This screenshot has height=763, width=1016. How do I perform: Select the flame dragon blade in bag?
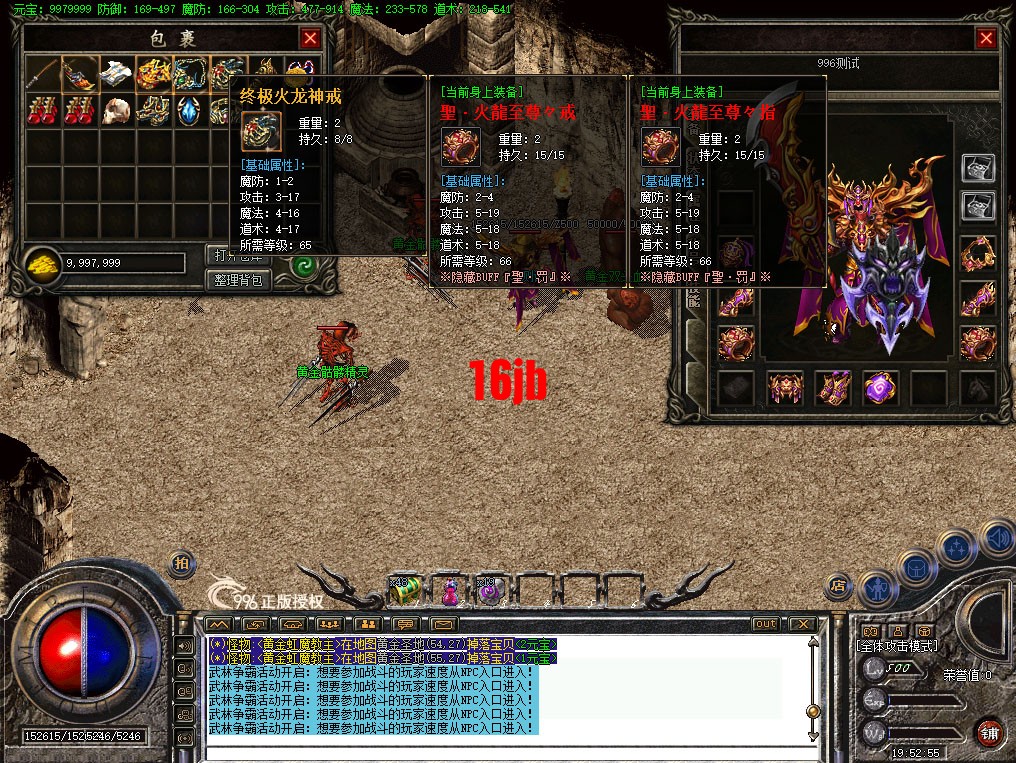click(80, 73)
